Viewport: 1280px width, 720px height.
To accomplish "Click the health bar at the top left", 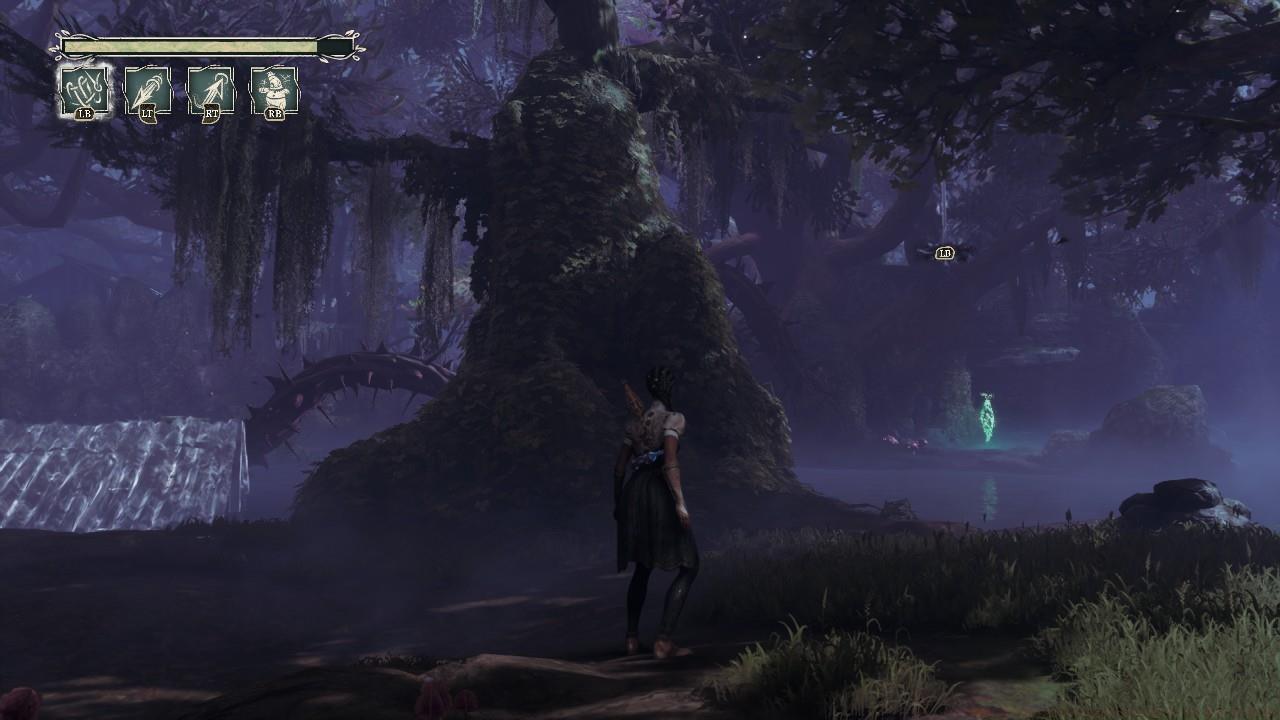I will 190,45.
